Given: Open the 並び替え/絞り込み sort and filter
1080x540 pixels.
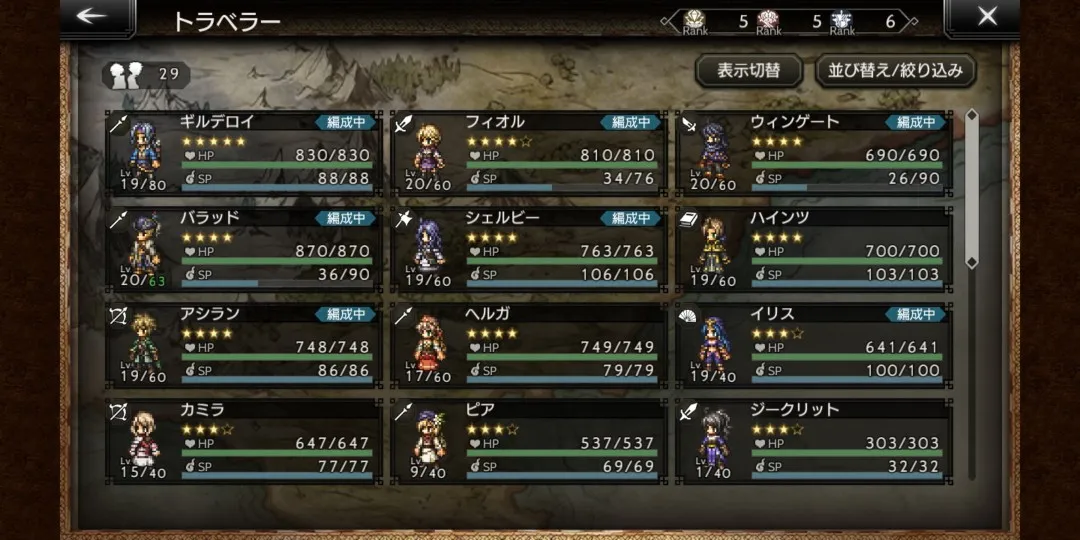Looking at the screenshot, I should pos(895,71).
